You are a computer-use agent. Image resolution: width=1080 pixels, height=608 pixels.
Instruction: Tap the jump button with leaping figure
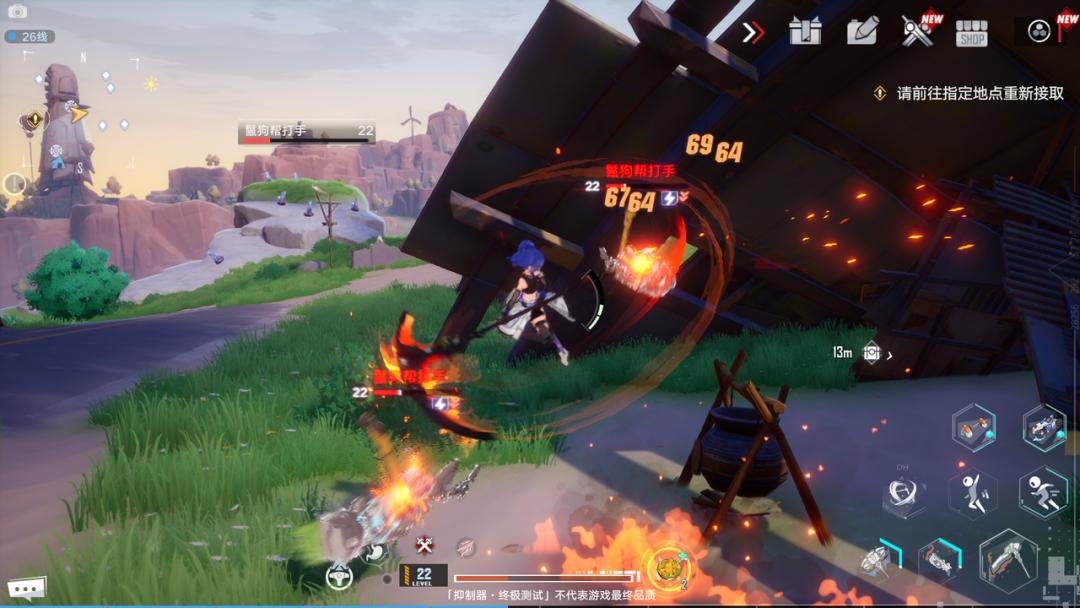pos(972,494)
